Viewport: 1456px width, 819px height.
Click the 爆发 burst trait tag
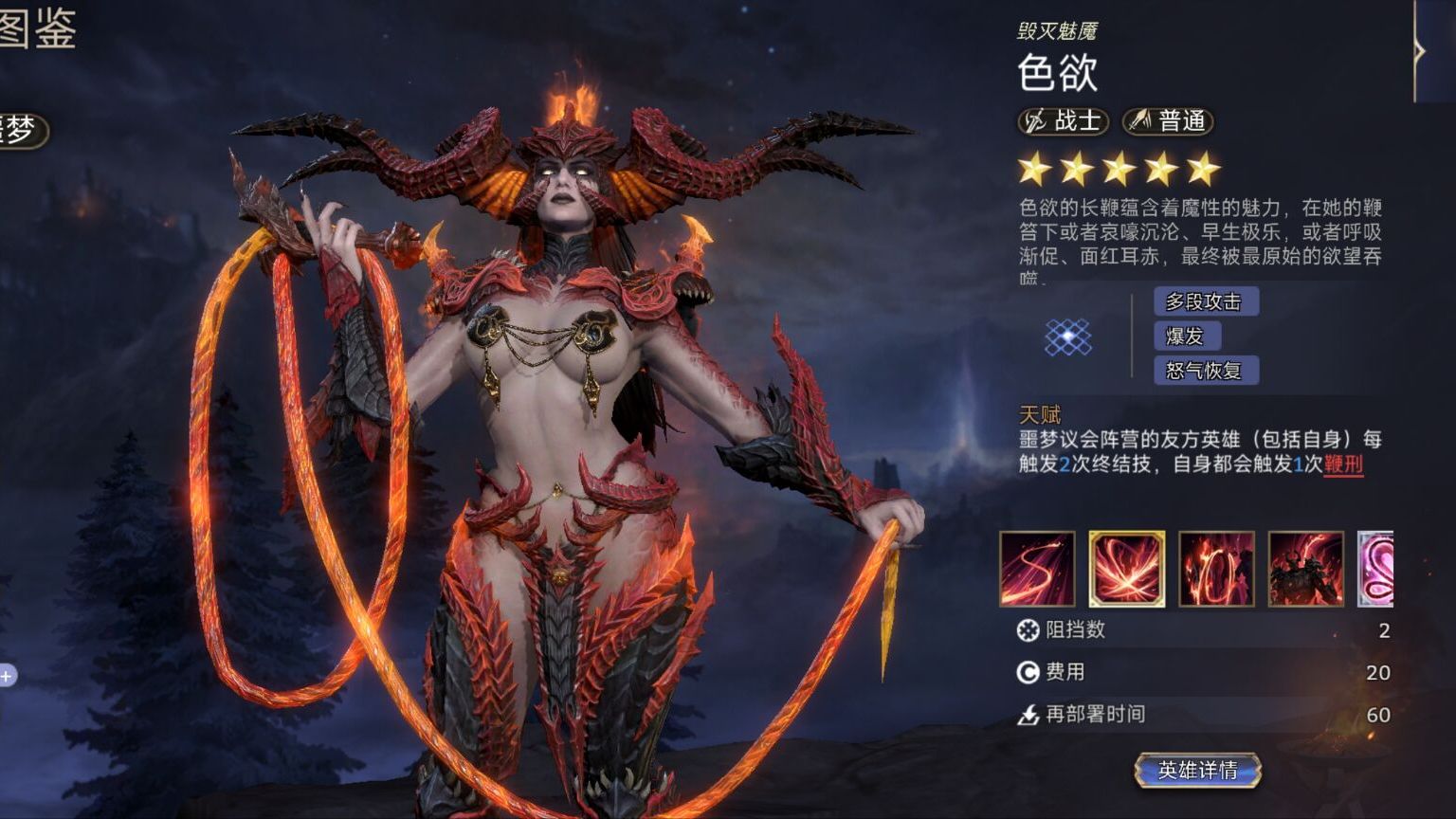click(1186, 336)
